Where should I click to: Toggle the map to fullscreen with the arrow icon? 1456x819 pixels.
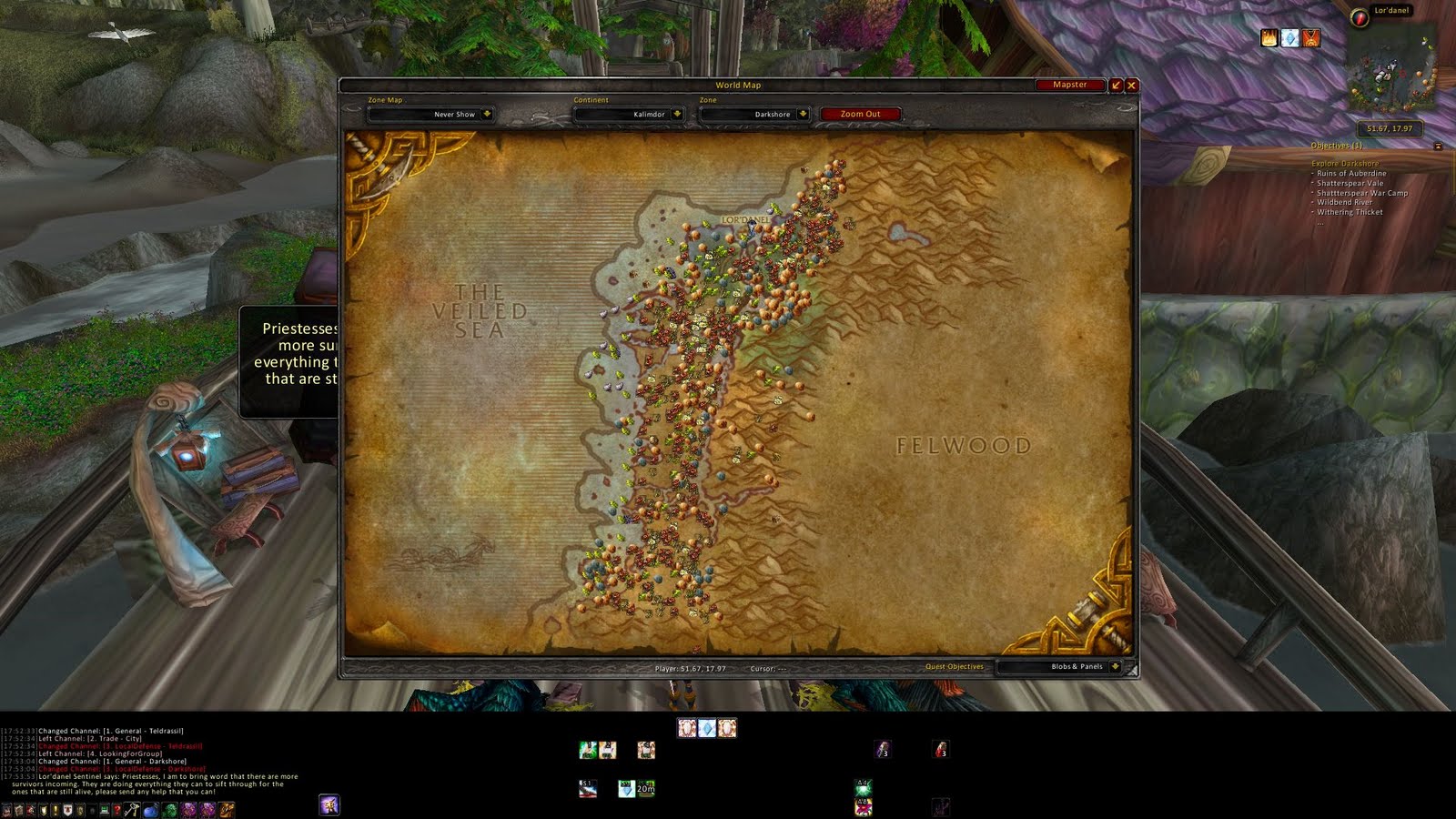click(x=1115, y=85)
